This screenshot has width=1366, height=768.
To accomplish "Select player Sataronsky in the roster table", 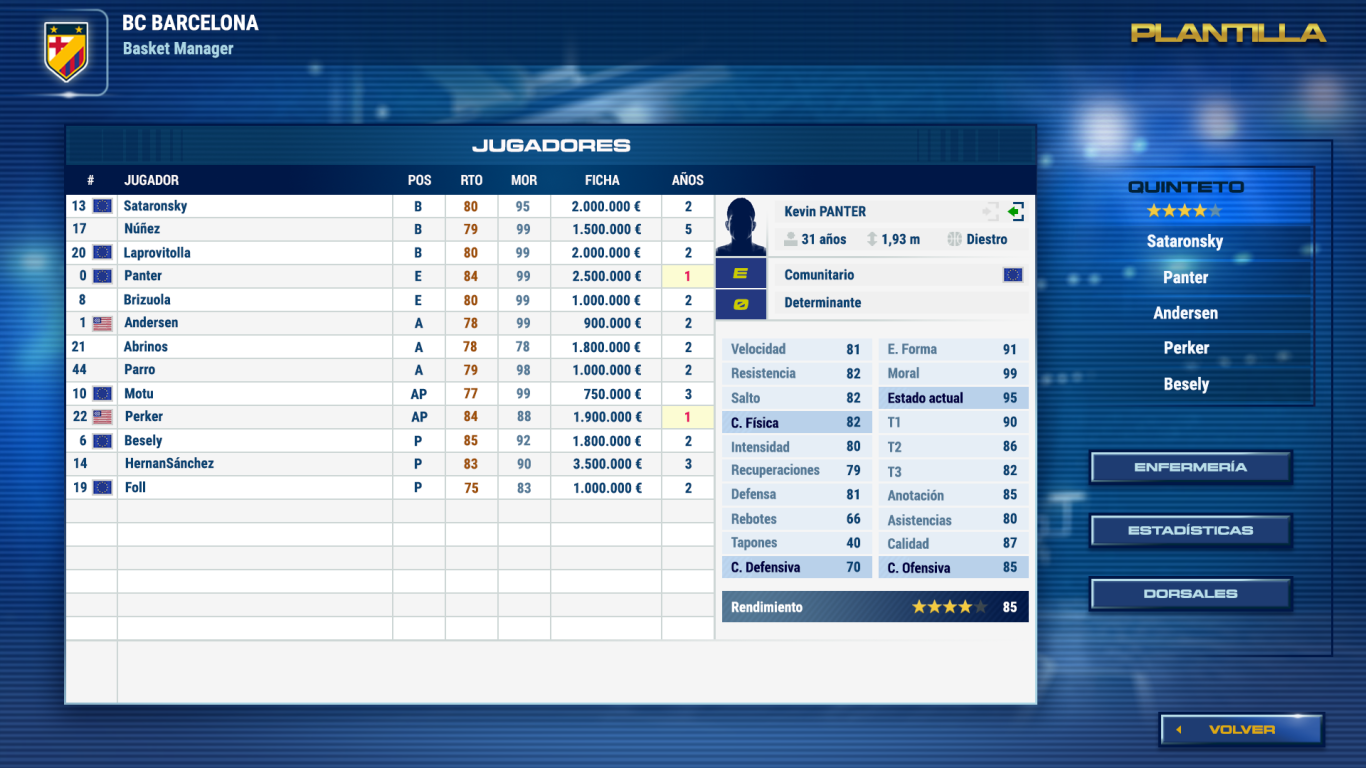I will click(155, 206).
